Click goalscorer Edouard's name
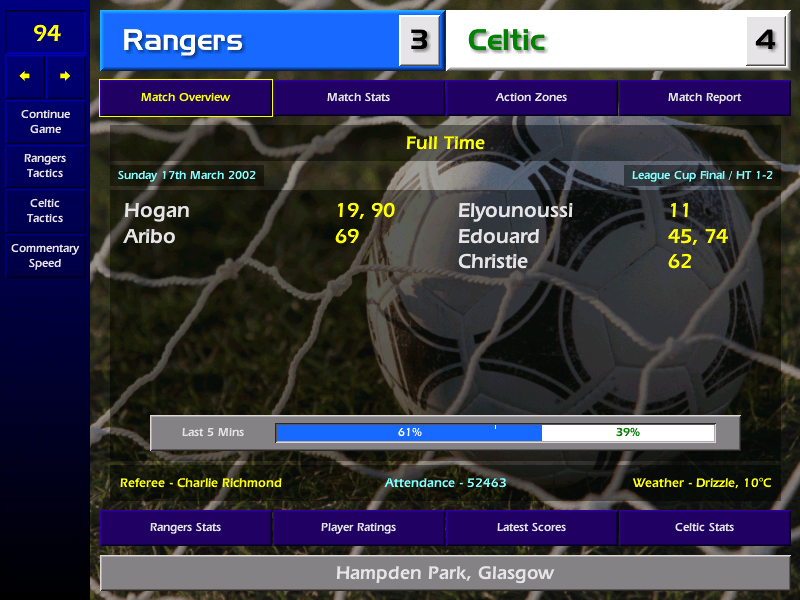 [x=498, y=237]
